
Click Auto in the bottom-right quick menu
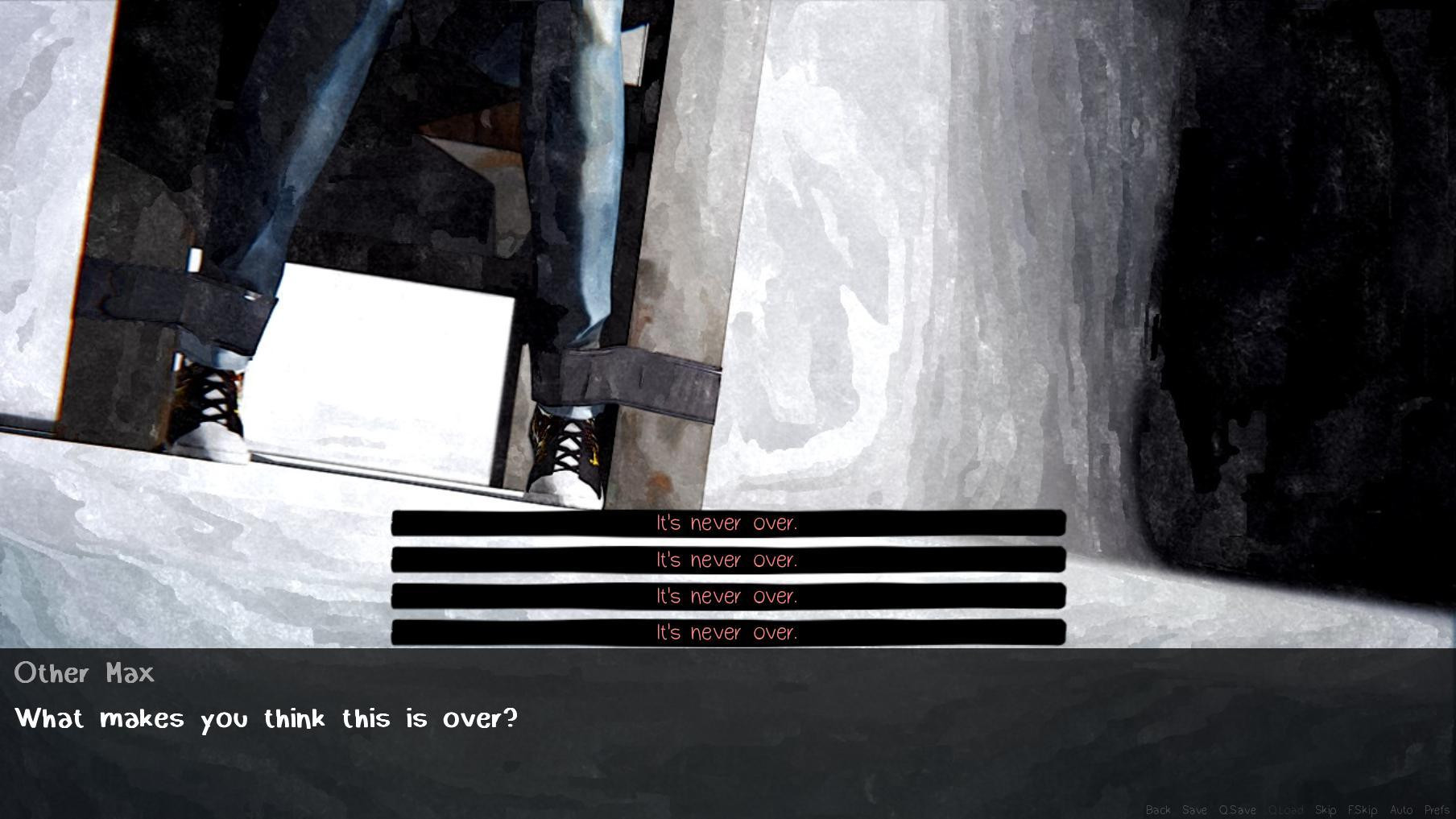[x=1400, y=809]
